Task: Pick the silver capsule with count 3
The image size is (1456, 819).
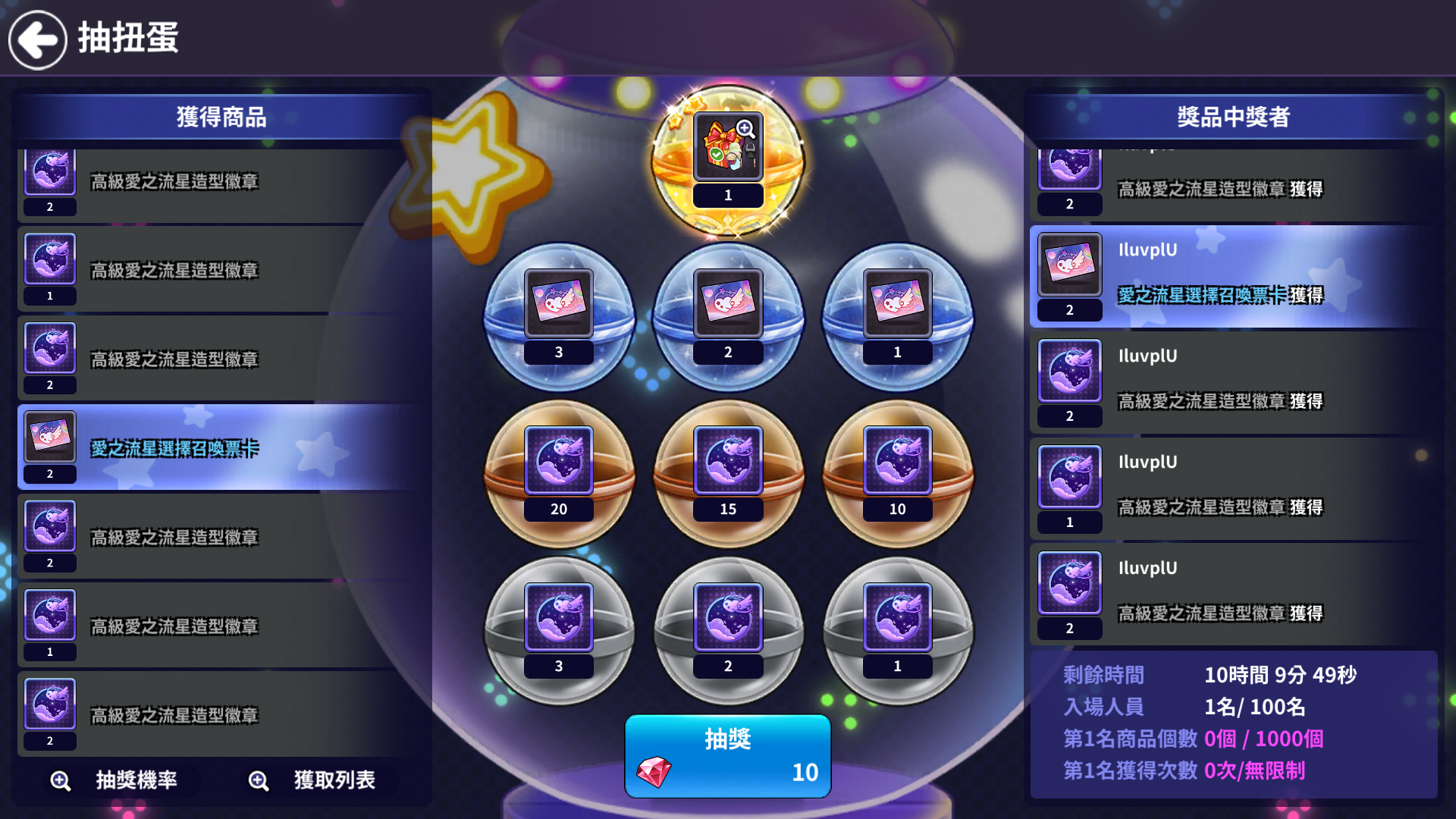Action: coord(559,630)
